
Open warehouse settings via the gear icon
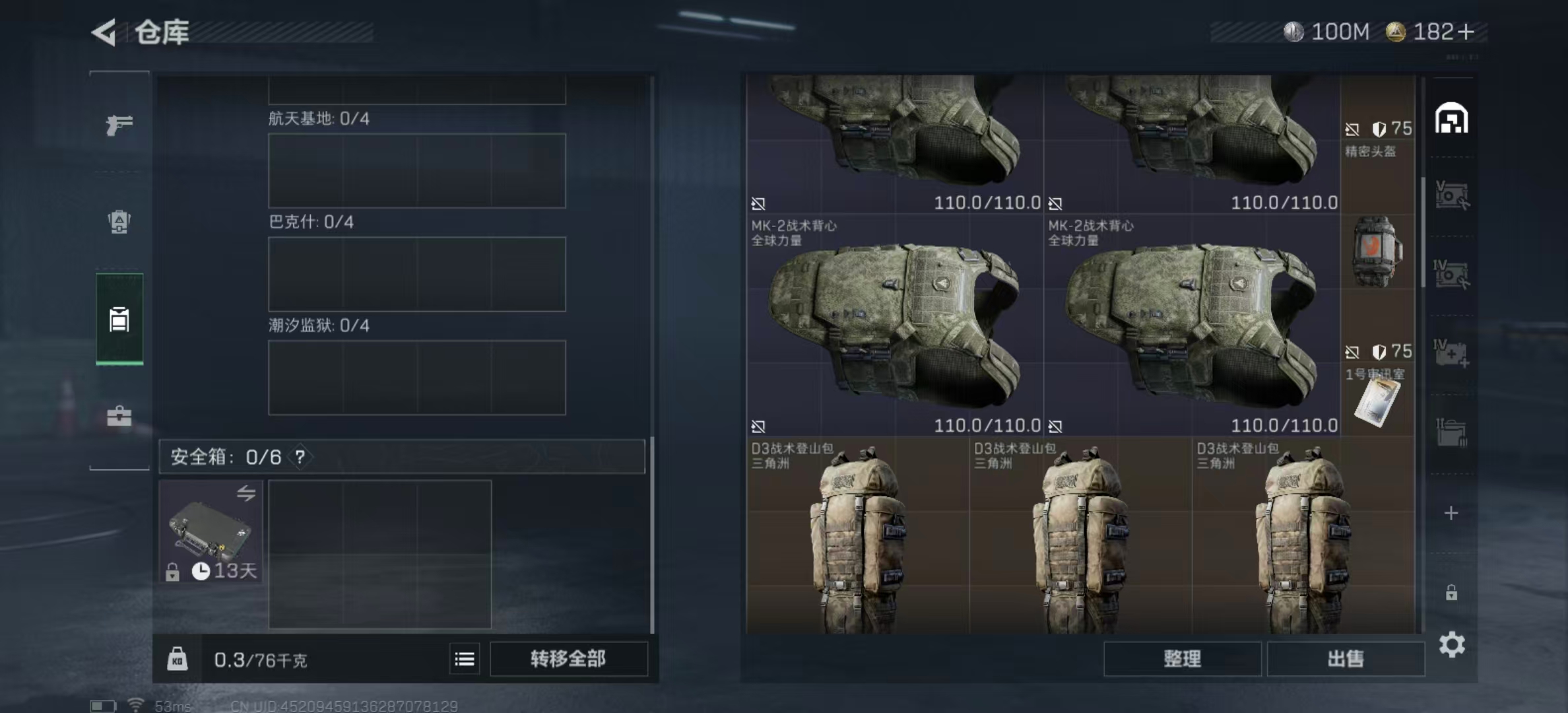tap(1452, 644)
